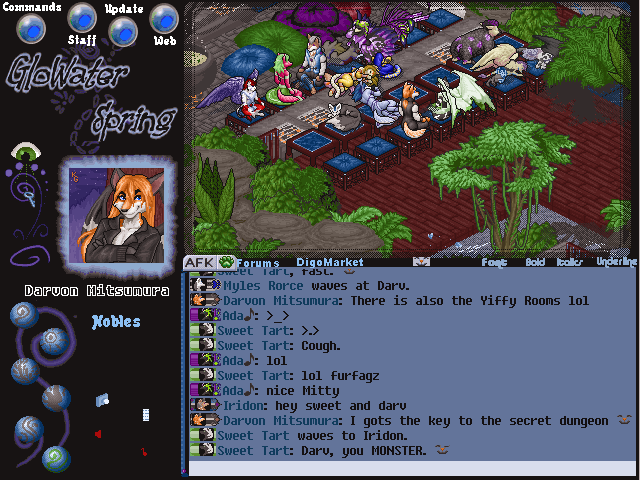
Task: Click the green swirl orb
Action: point(58,458)
